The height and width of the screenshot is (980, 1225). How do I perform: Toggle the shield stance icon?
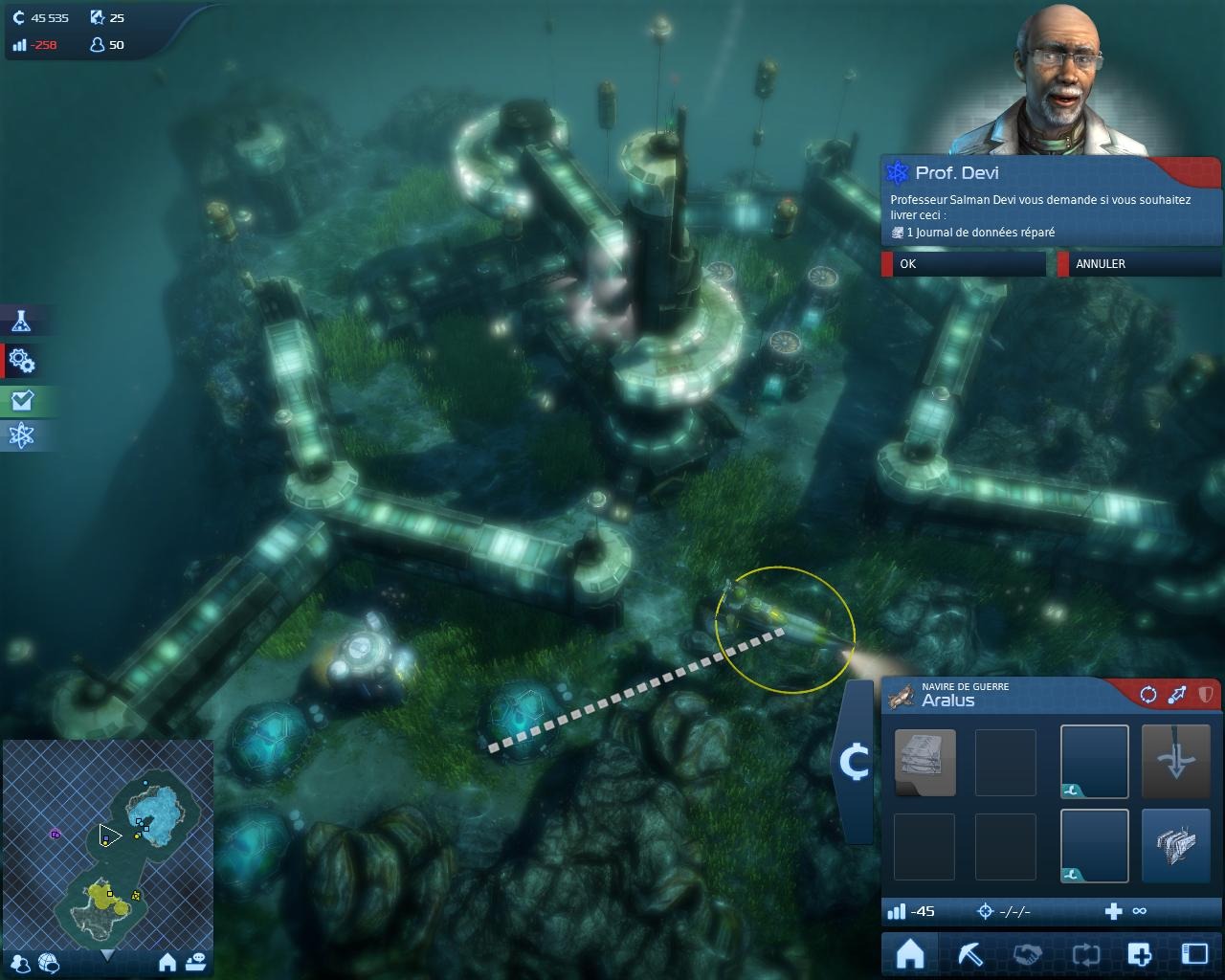point(1205,695)
